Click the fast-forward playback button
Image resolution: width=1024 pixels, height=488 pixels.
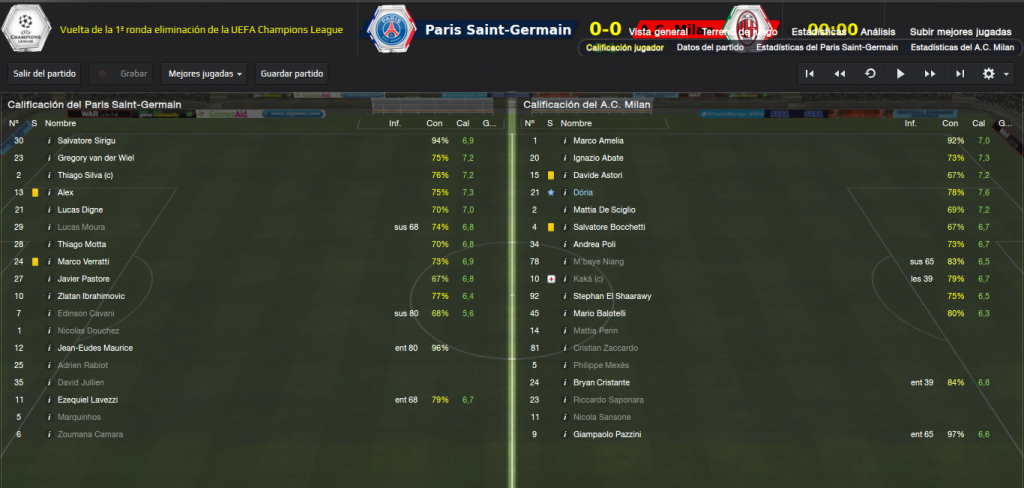[x=930, y=73]
